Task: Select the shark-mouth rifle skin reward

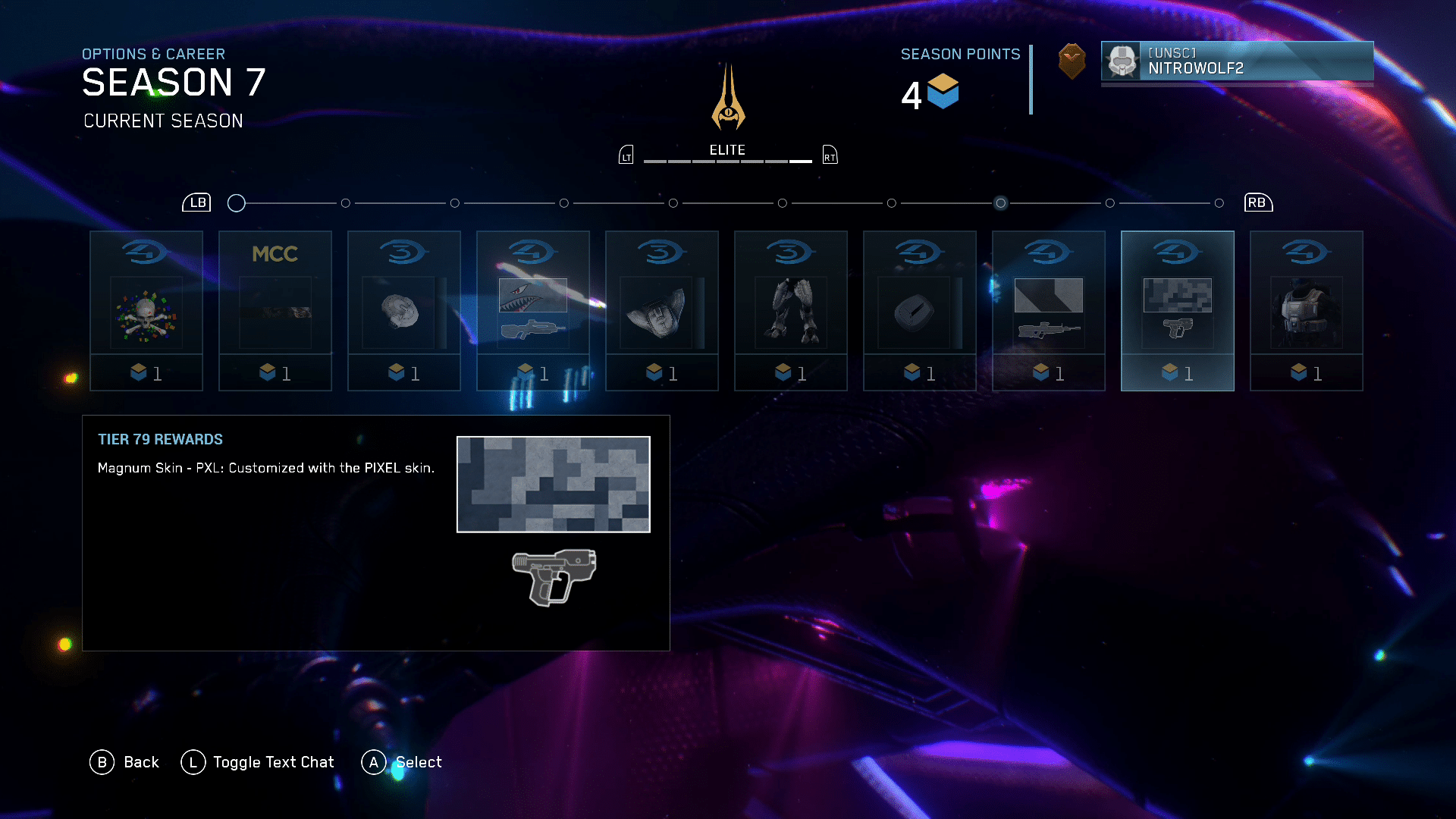Action: (533, 311)
